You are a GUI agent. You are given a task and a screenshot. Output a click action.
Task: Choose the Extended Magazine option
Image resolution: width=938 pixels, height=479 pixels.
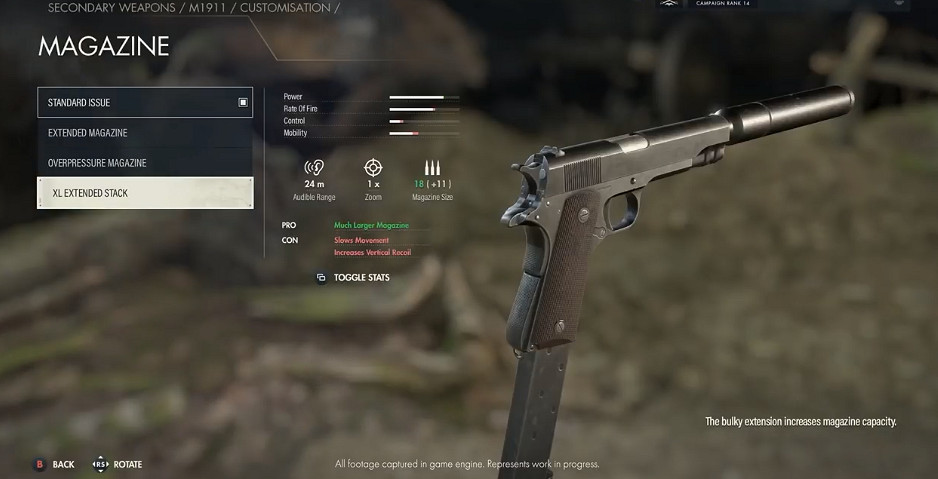[145, 133]
